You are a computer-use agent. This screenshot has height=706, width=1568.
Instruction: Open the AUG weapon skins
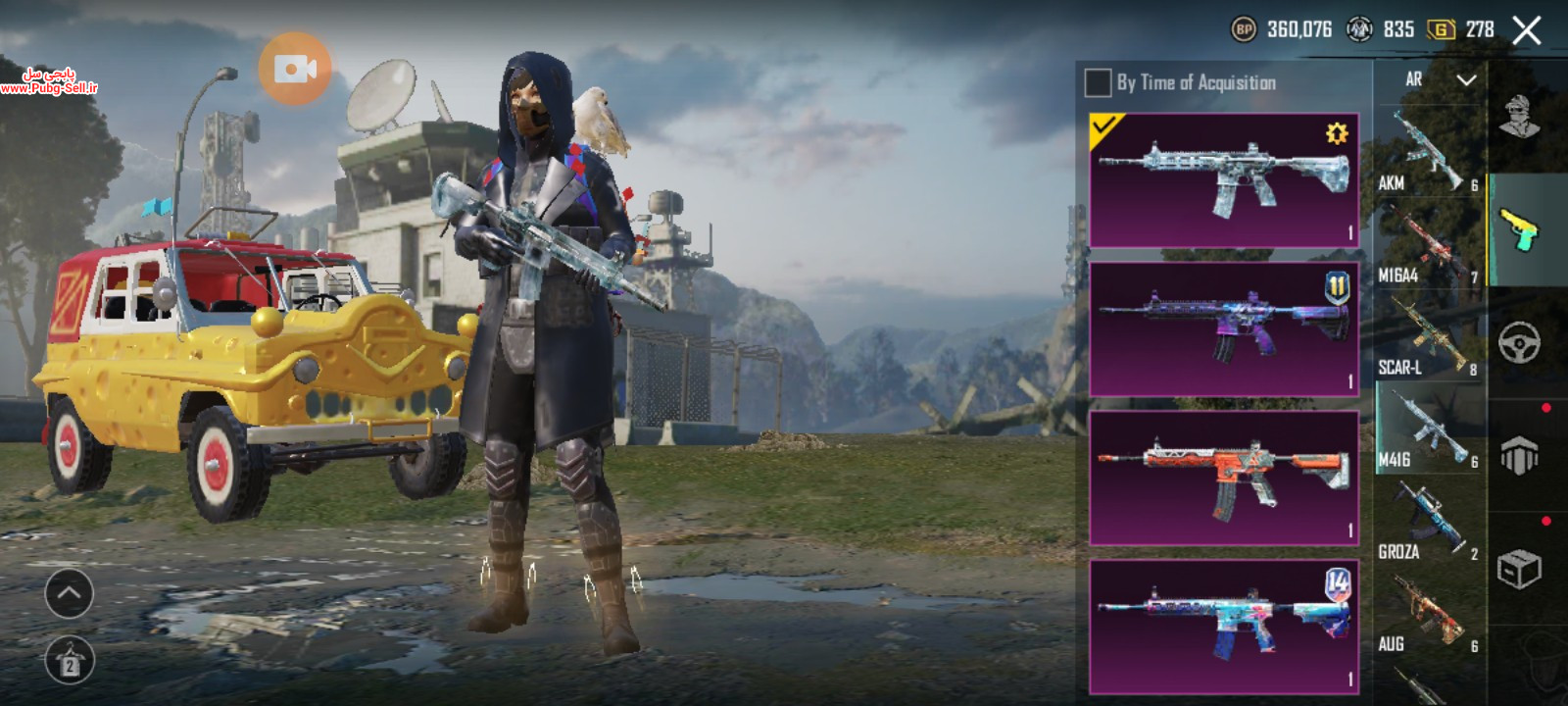[1429, 615]
